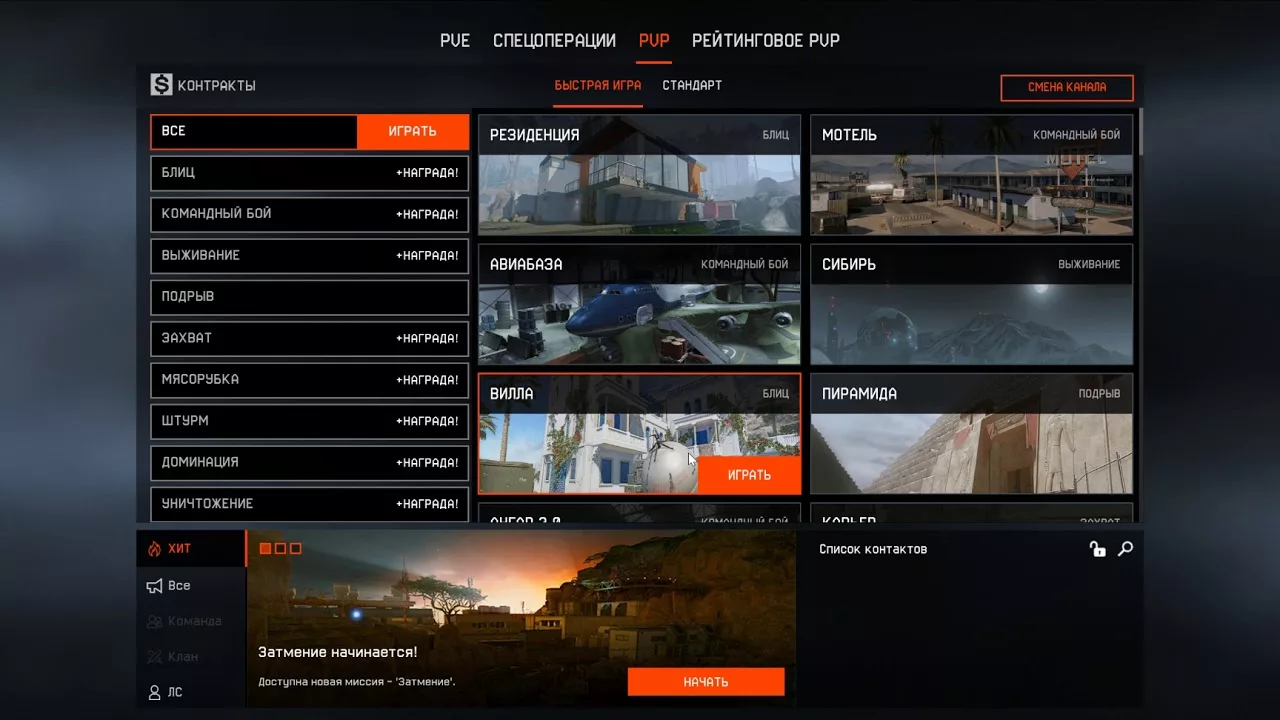The image size is (1280, 720).
Task: Start the Затмение mission with Начать
Action: point(705,682)
